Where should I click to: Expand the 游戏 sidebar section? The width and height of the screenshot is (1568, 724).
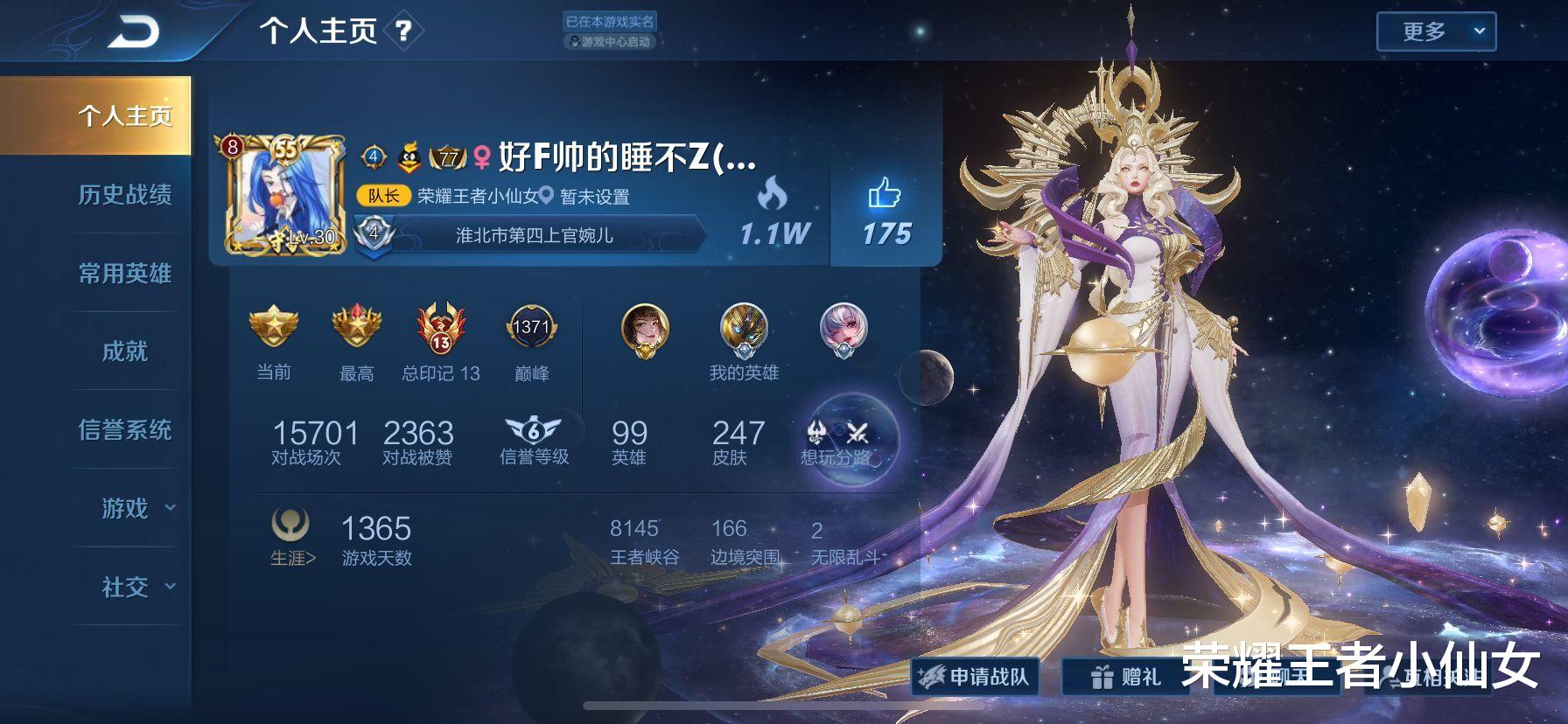pos(125,509)
